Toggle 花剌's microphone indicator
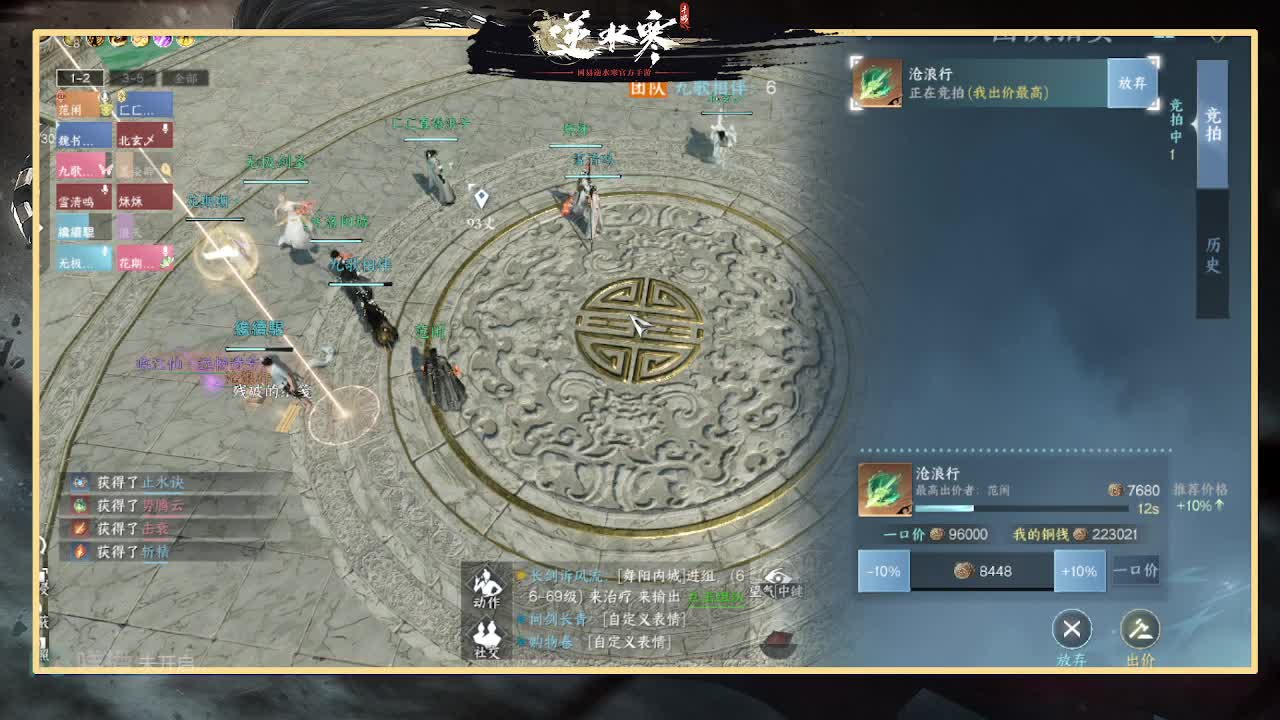The image size is (1280, 720). [166, 250]
